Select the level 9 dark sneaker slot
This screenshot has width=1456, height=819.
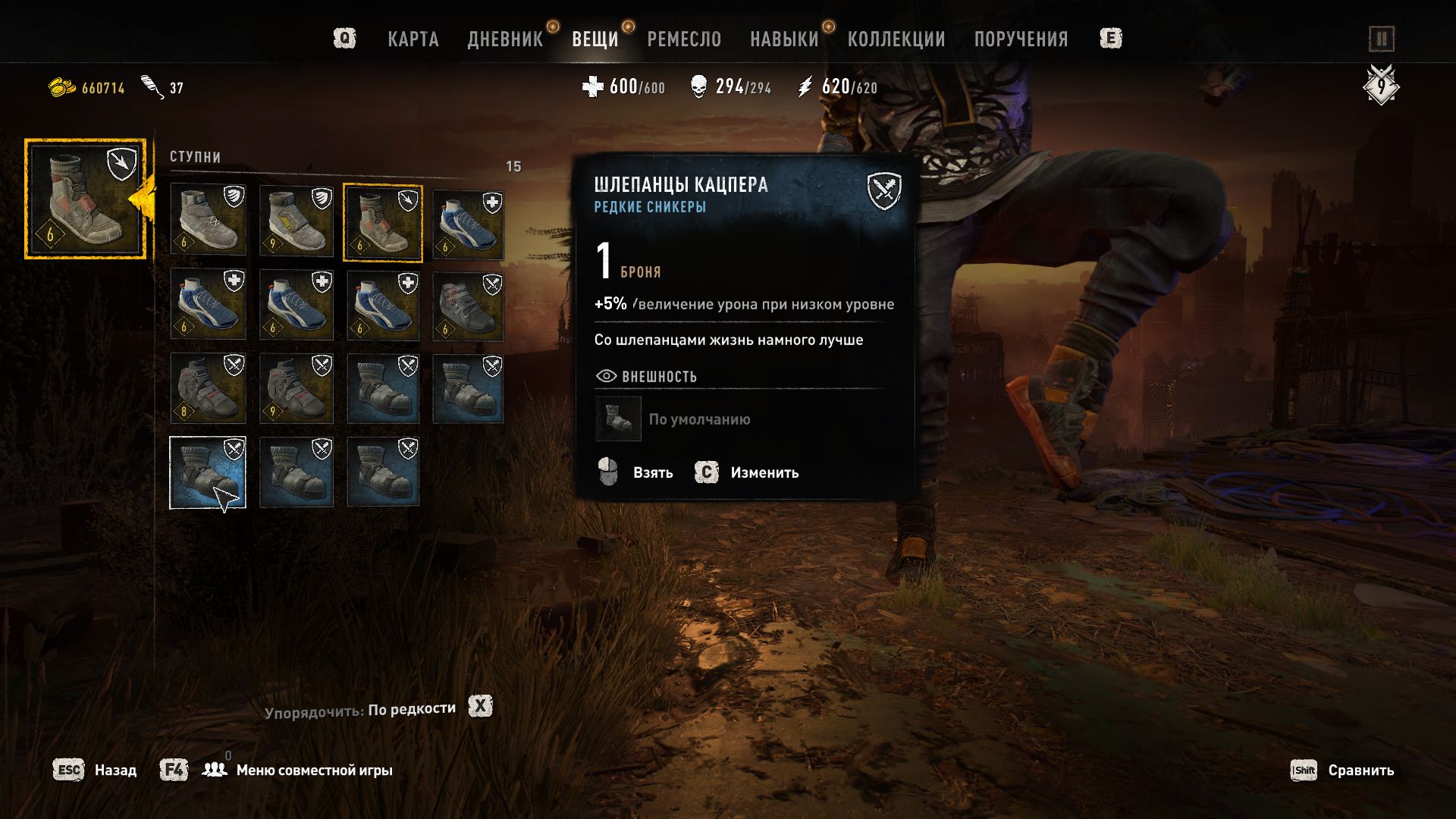(x=296, y=388)
